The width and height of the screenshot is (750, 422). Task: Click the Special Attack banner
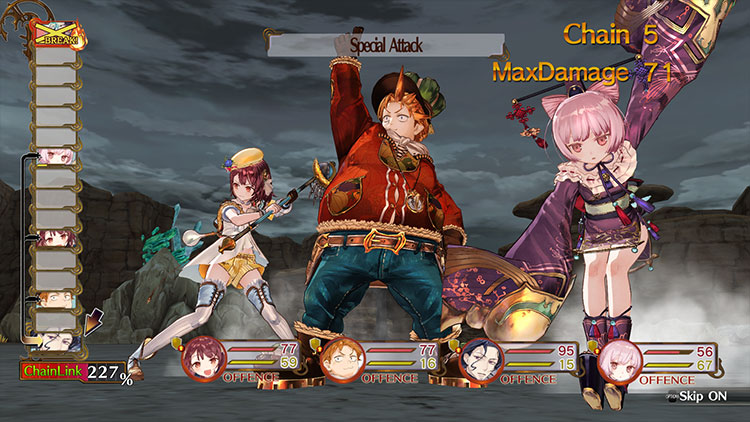pyautogui.click(x=385, y=45)
